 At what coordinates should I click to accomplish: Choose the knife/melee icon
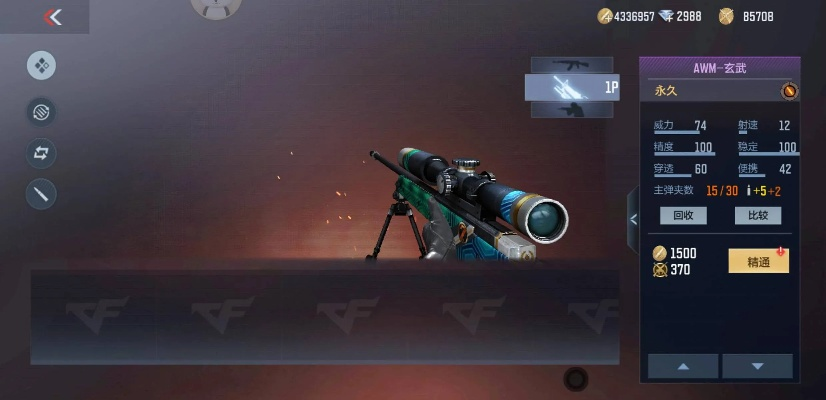(41, 195)
